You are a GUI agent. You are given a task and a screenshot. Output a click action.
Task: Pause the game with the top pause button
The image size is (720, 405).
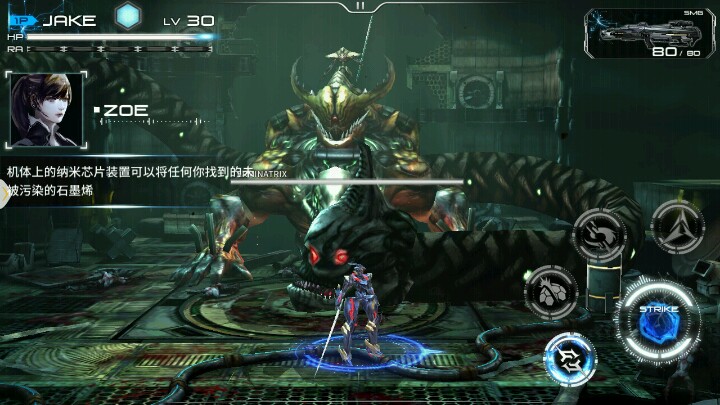click(361, 6)
